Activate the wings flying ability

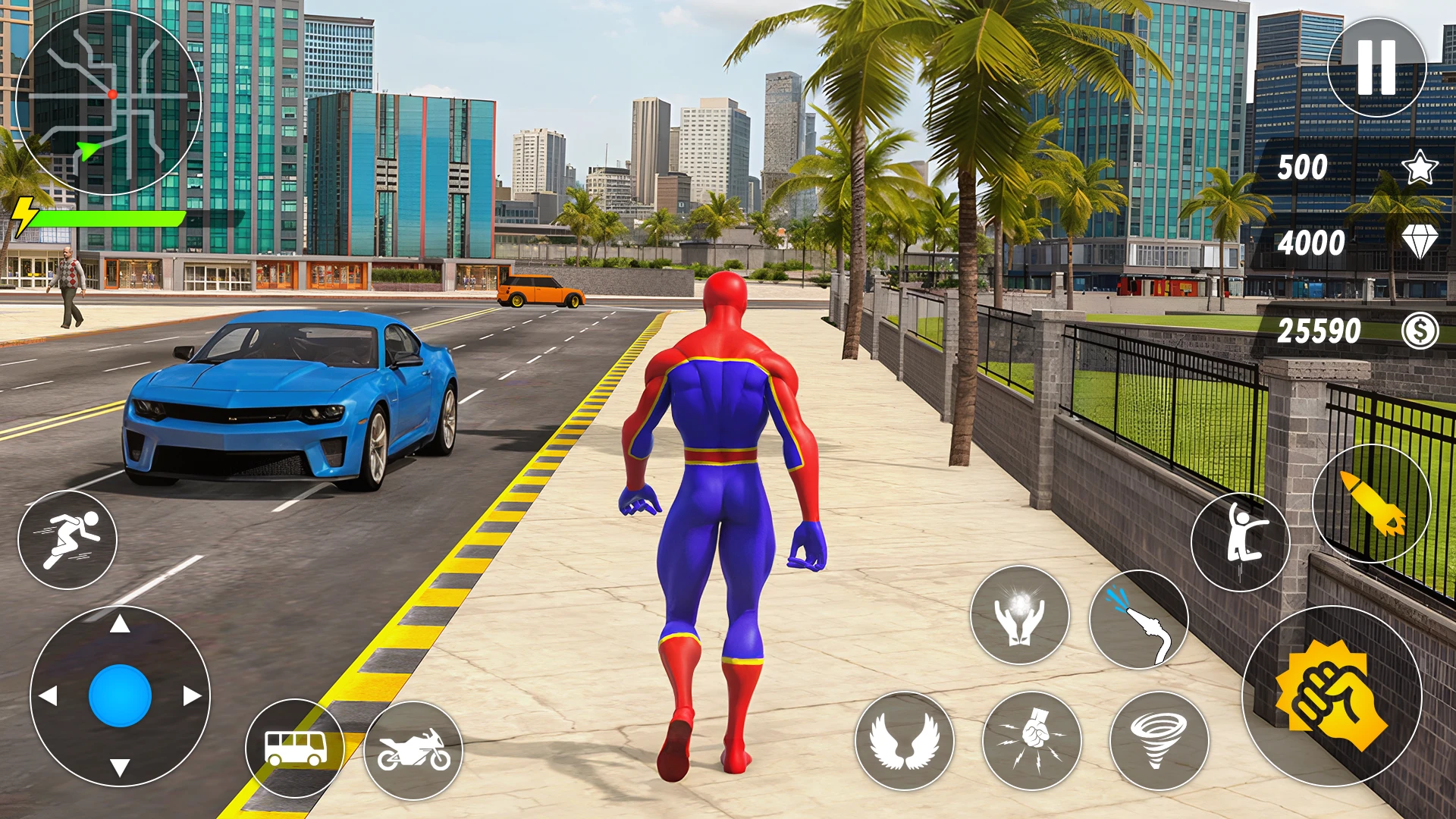tap(904, 741)
